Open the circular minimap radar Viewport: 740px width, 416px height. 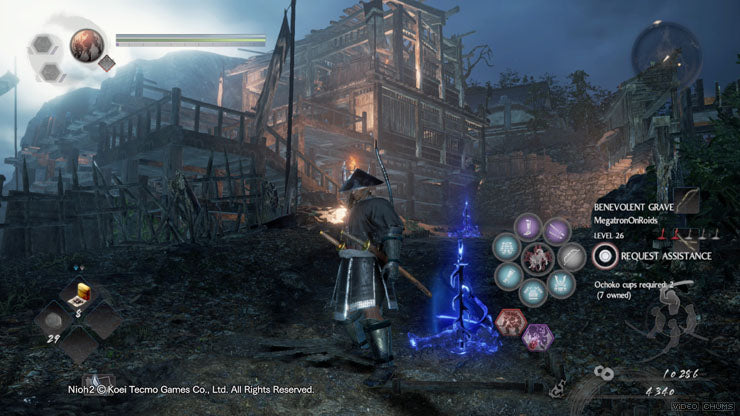click(x=665, y=54)
